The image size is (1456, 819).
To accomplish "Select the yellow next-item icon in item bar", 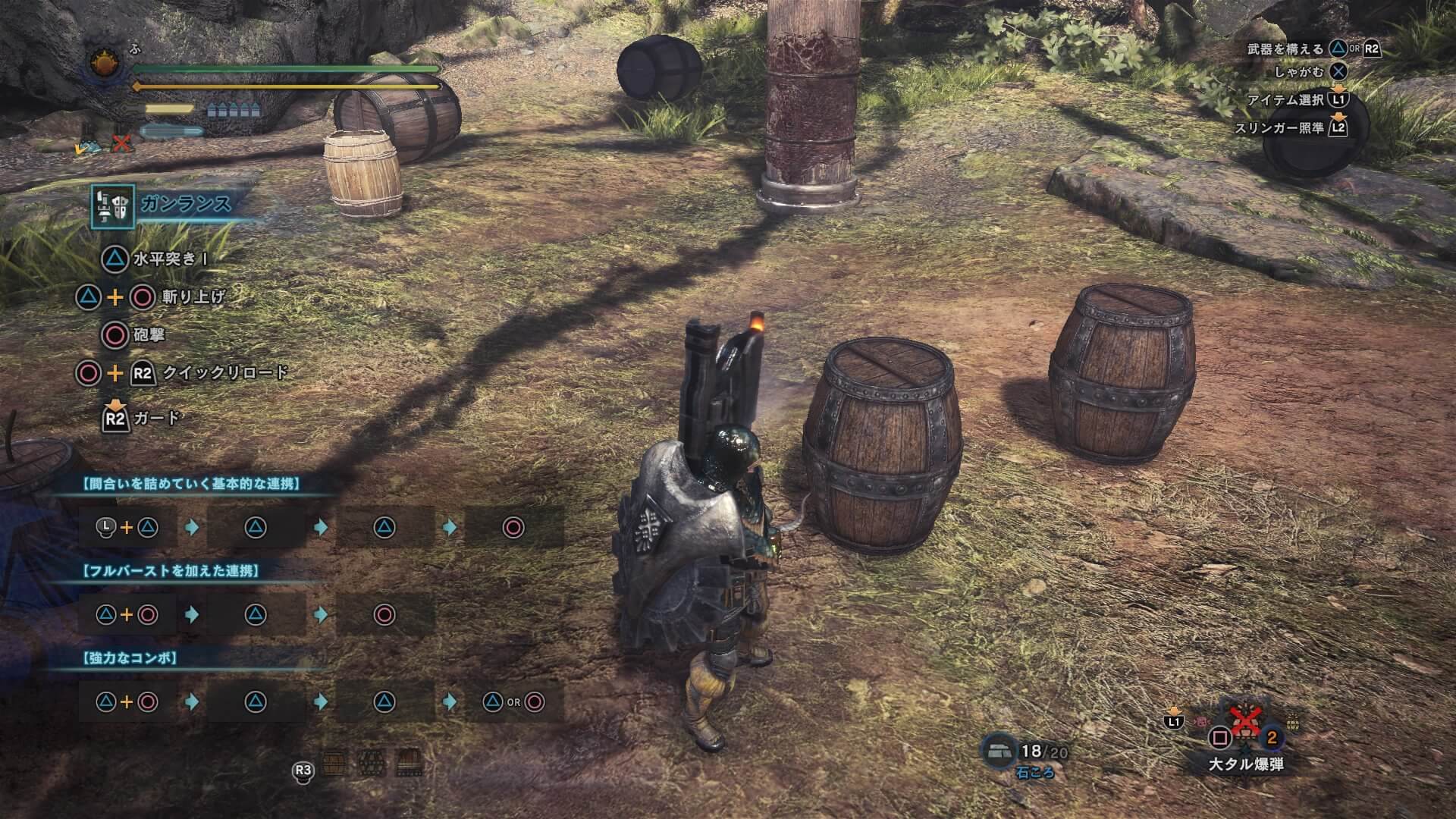I will (x=1291, y=723).
